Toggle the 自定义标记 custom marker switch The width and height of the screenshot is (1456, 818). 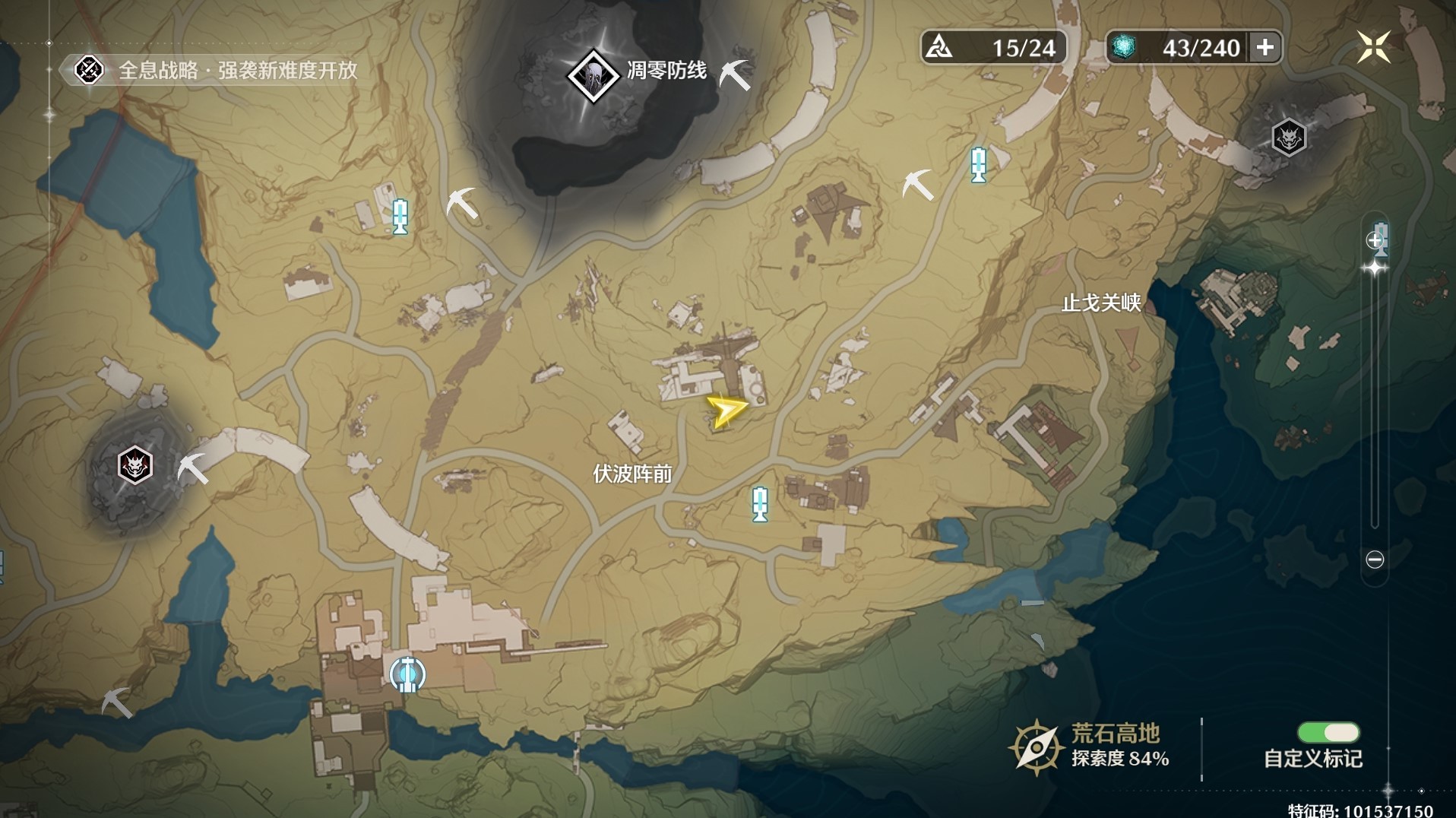1328,732
